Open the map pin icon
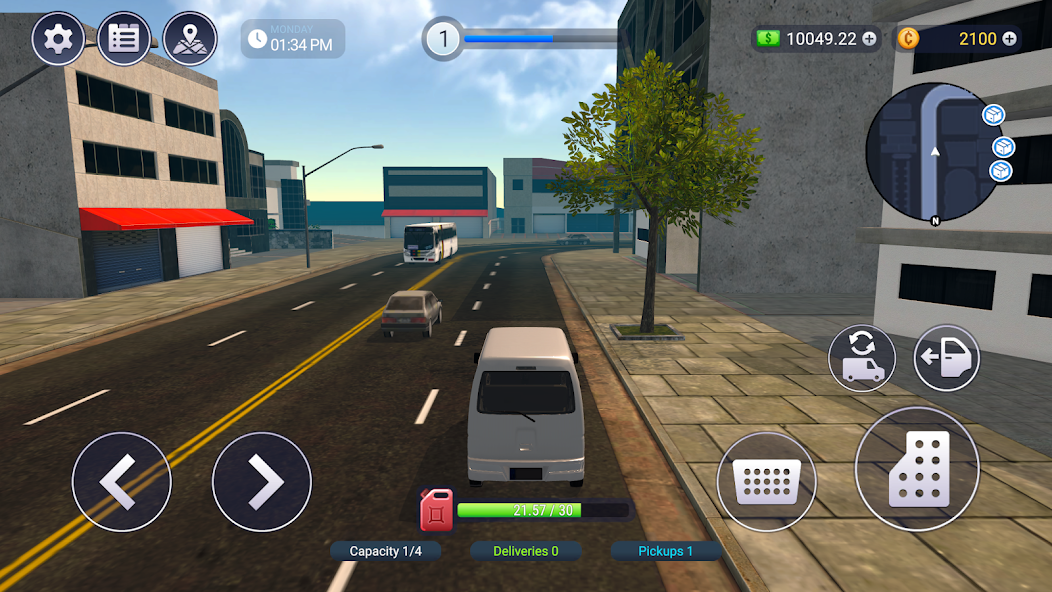This screenshot has width=1052, height=592. click(190, 40)
